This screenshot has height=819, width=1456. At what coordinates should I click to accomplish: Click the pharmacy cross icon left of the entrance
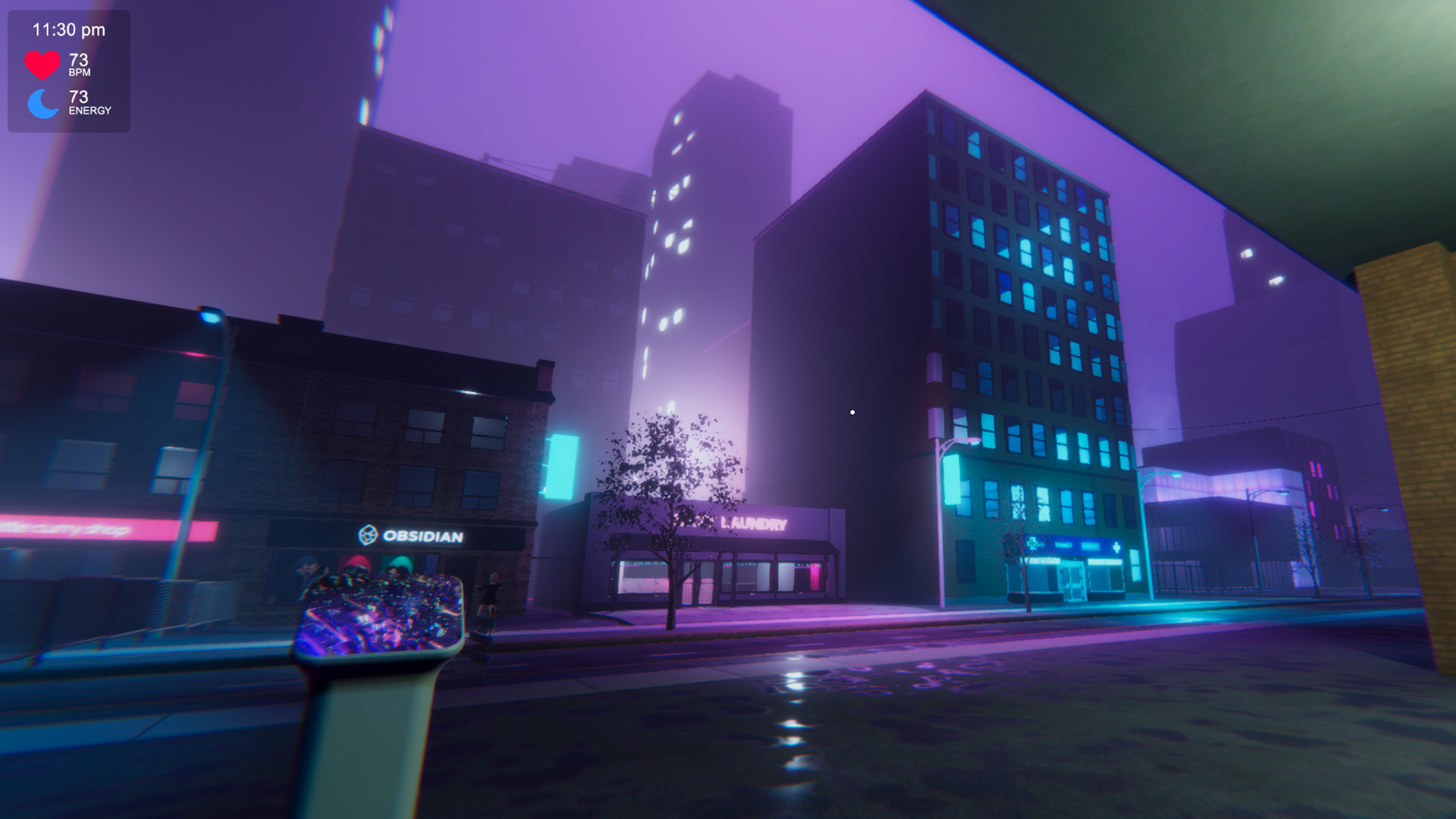(x=1032, y=544)
